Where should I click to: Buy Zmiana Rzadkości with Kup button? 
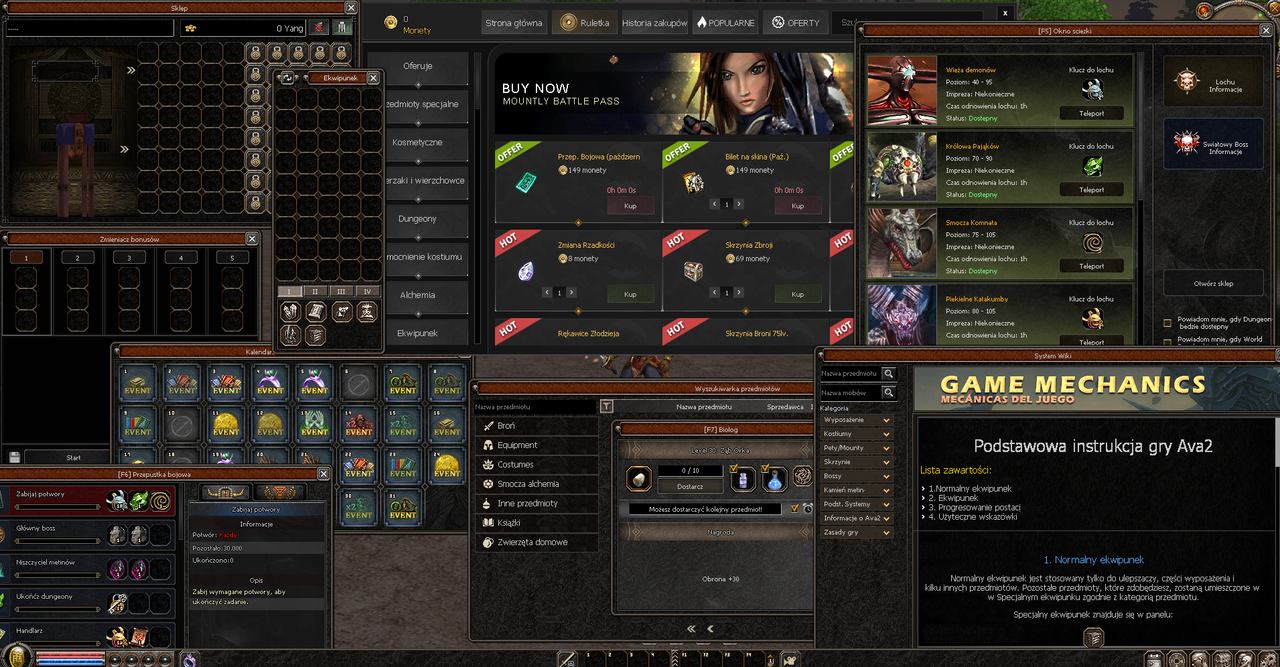(630, 294)
